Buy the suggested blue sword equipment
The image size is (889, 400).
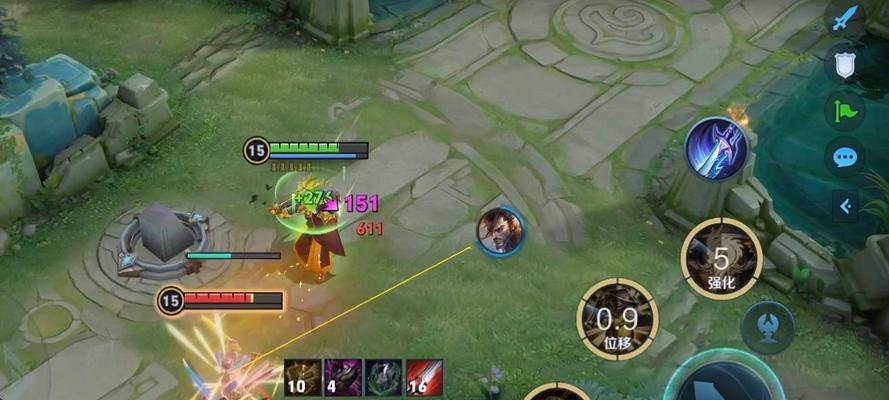pos(716,148)
